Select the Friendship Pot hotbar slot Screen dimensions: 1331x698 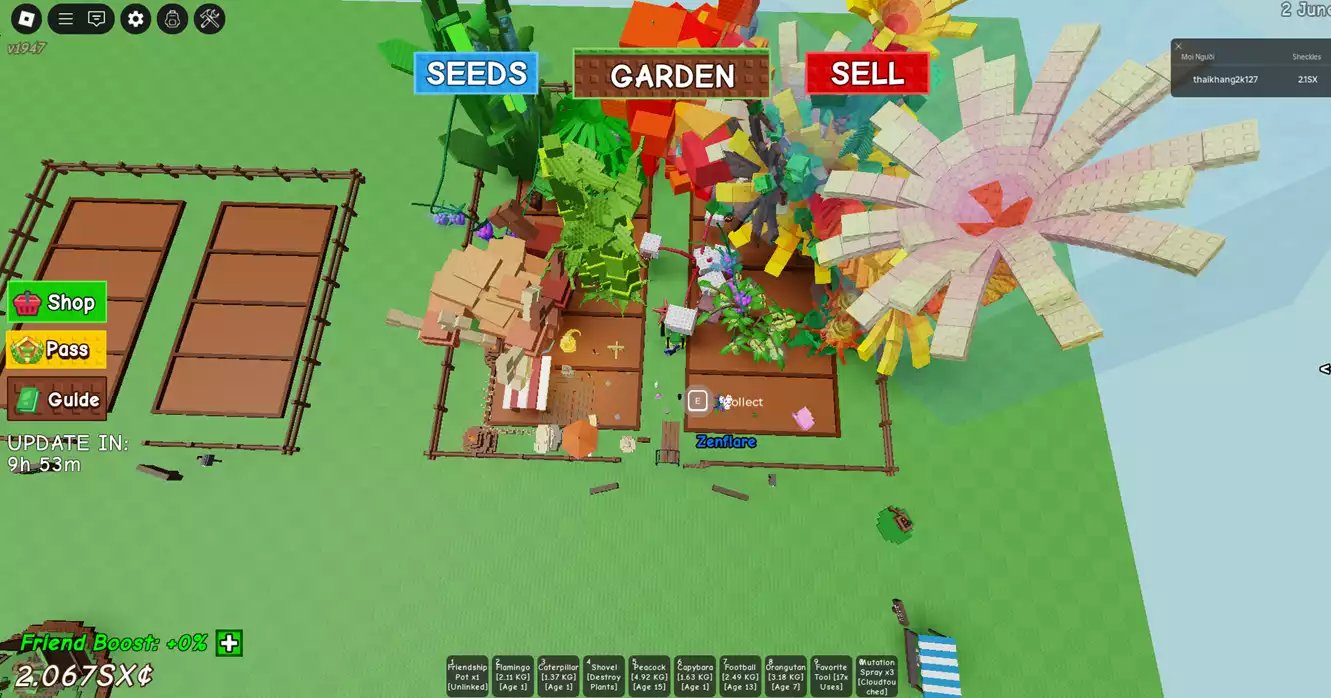click(x=467, y=676)
